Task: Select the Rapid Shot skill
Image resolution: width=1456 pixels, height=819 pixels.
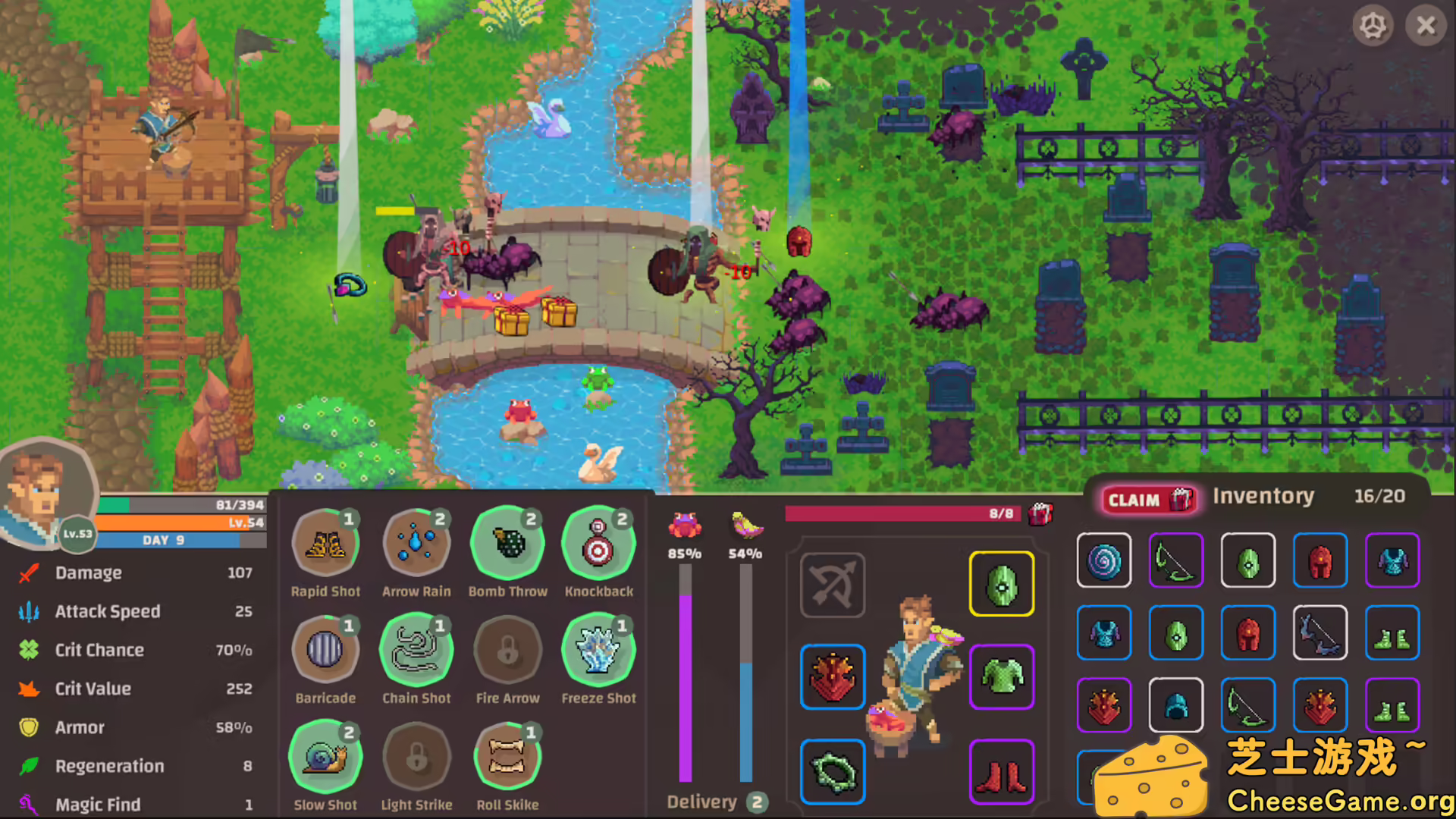Action: tap(325, 541)
